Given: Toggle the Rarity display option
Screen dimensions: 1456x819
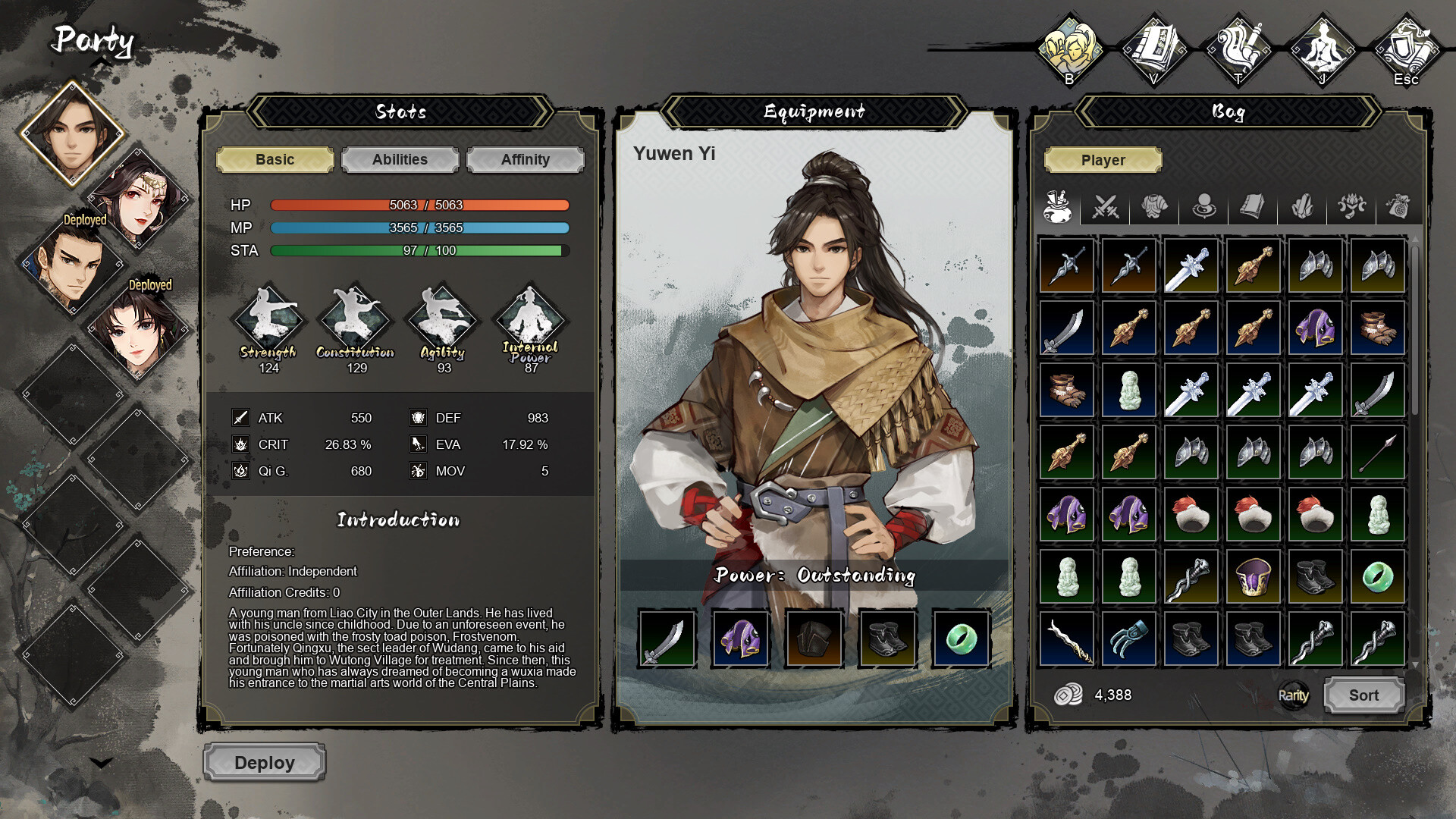Looking at the screenshot, I should pyautogui.click(x=1293, y=695).
